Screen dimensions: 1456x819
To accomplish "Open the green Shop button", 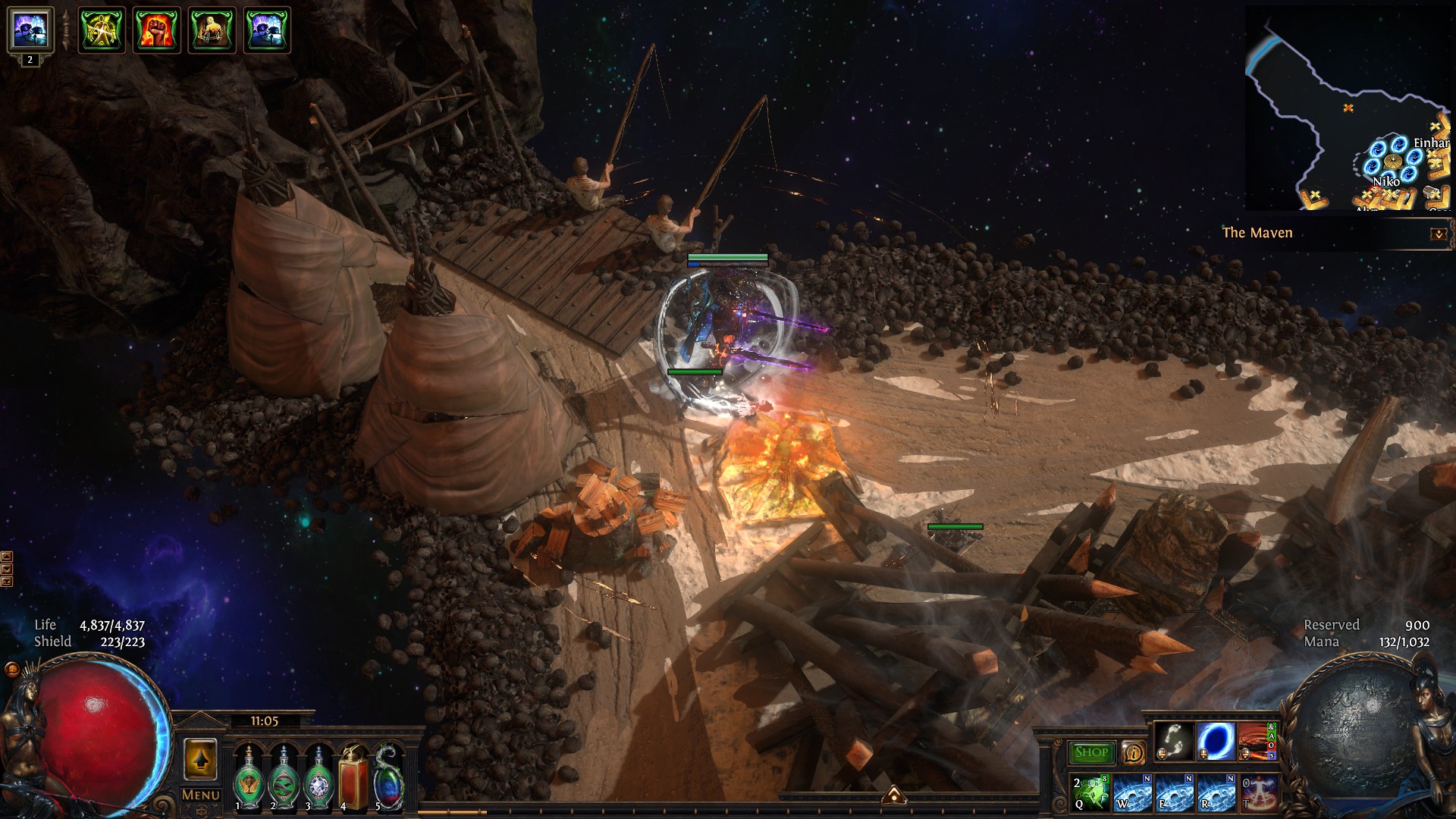I will coord(1091,752).
